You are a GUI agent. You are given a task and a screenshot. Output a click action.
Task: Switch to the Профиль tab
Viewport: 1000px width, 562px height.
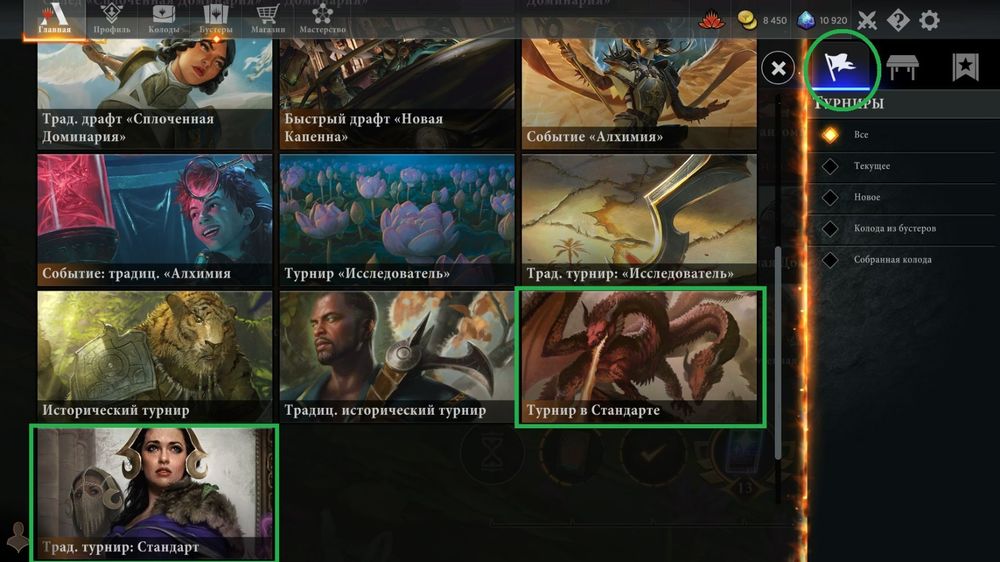point(111,19)
